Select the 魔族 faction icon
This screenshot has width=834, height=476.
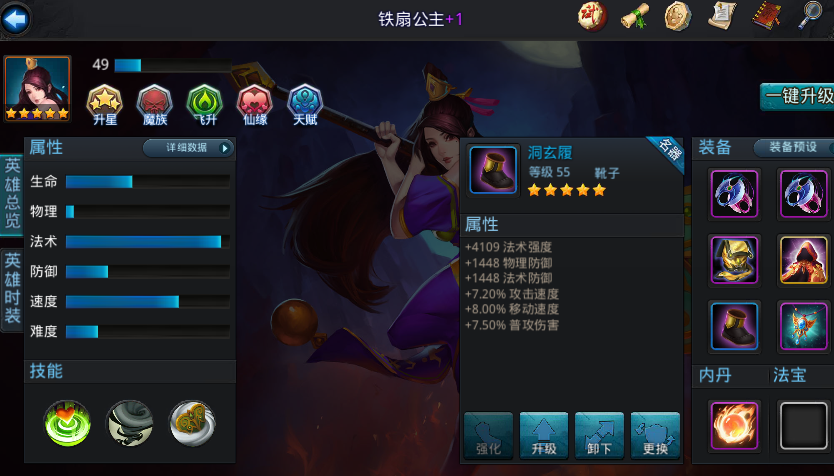tap(155, 103)
